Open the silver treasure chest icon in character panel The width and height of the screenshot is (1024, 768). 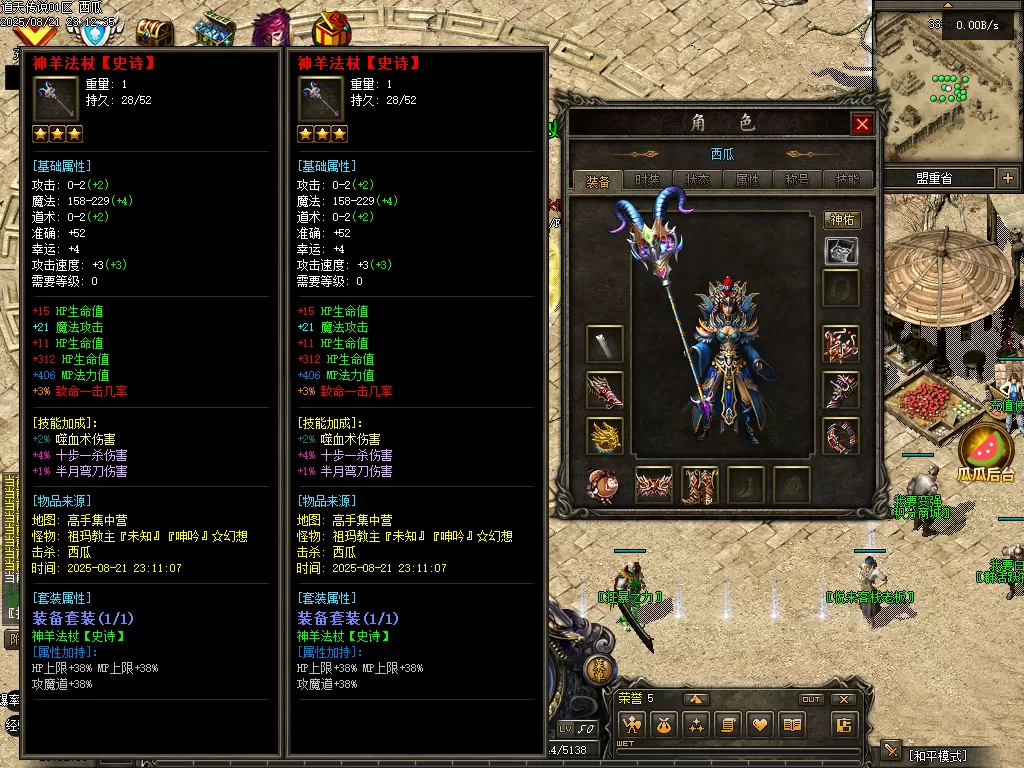tap(842, 251)
